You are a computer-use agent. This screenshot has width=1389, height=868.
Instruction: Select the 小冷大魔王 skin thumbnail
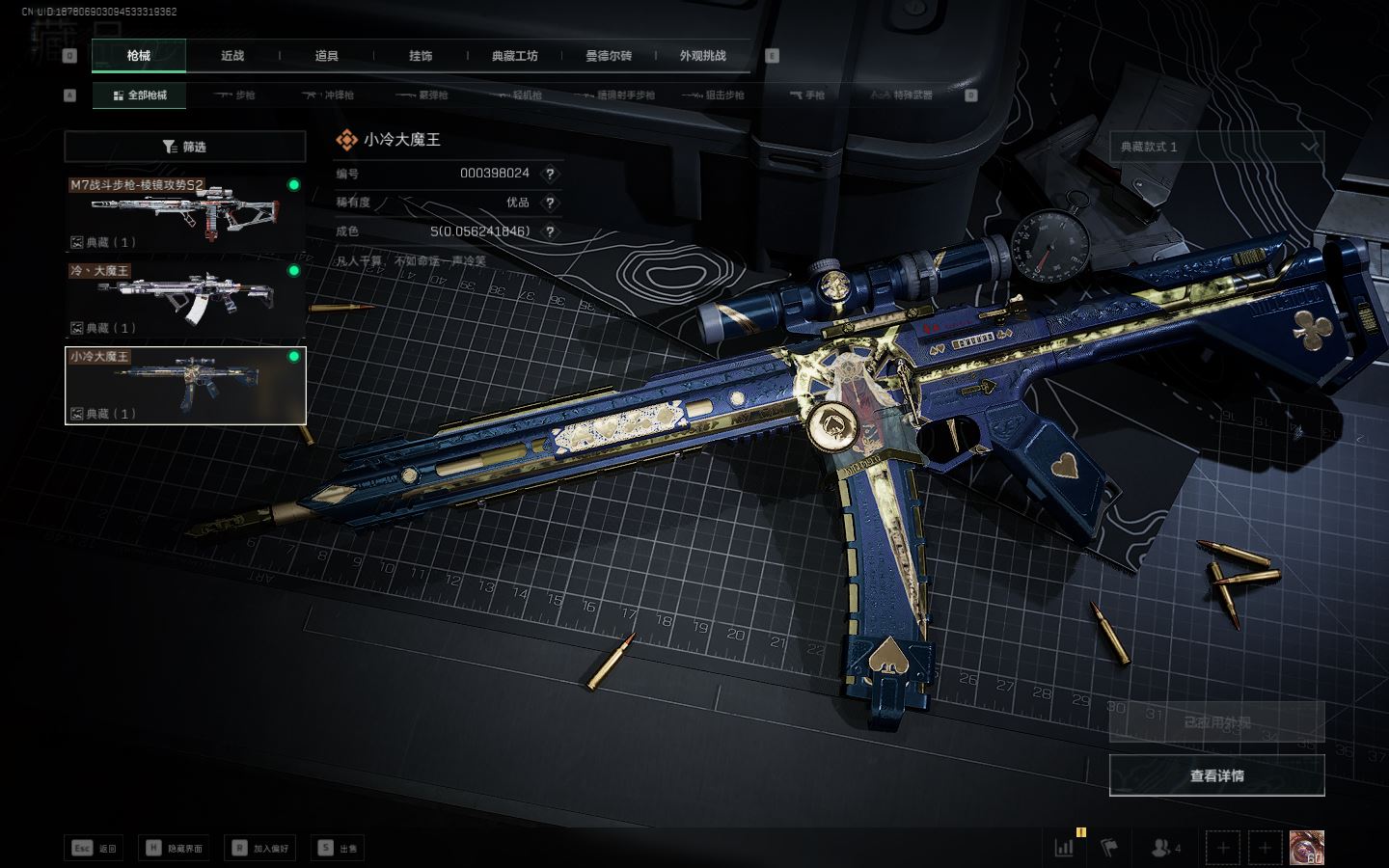click(185, 385)
